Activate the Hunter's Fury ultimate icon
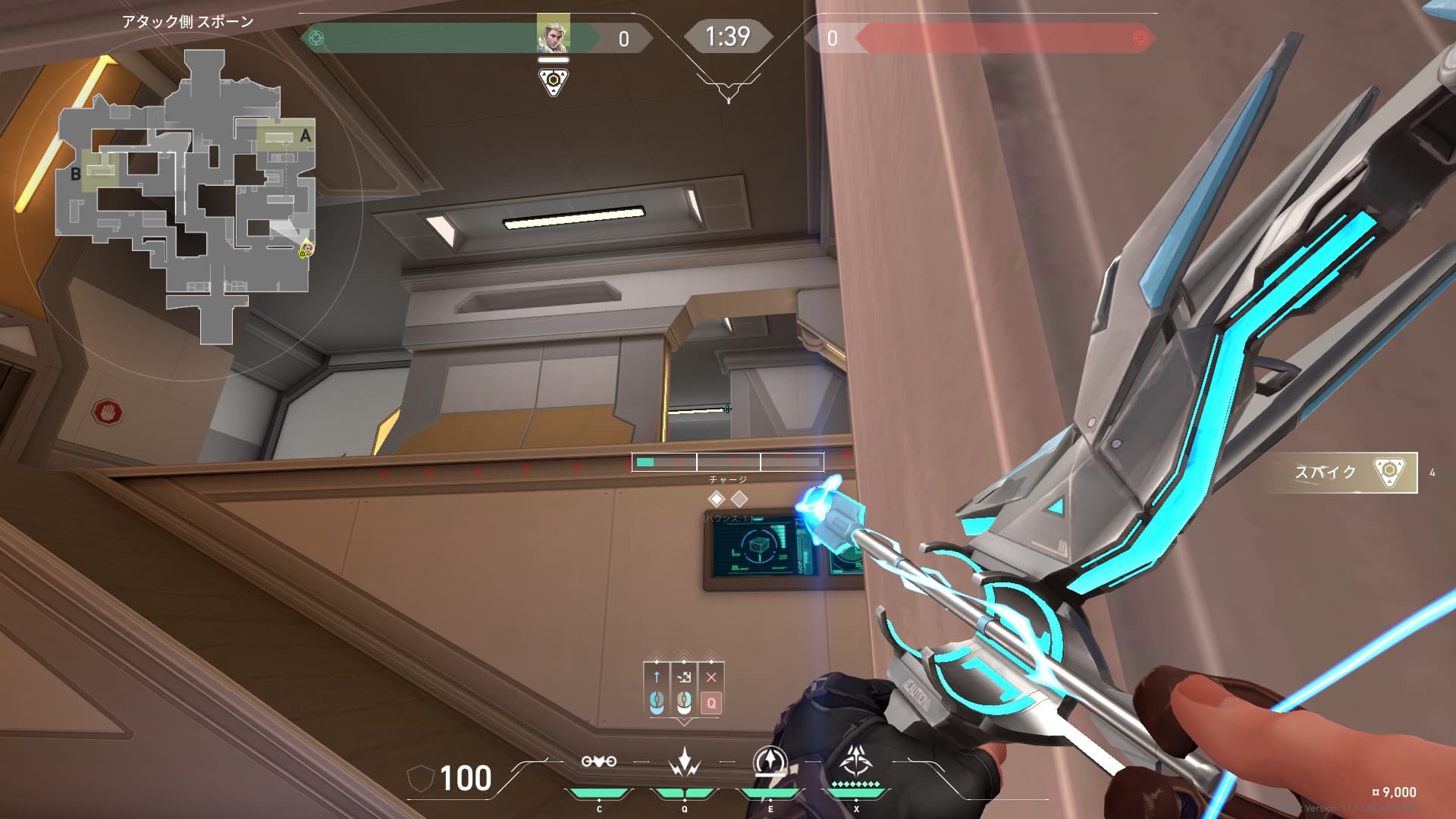This screenshot has height=819, width=1456. pyautogui.click(x=856, y=760)
